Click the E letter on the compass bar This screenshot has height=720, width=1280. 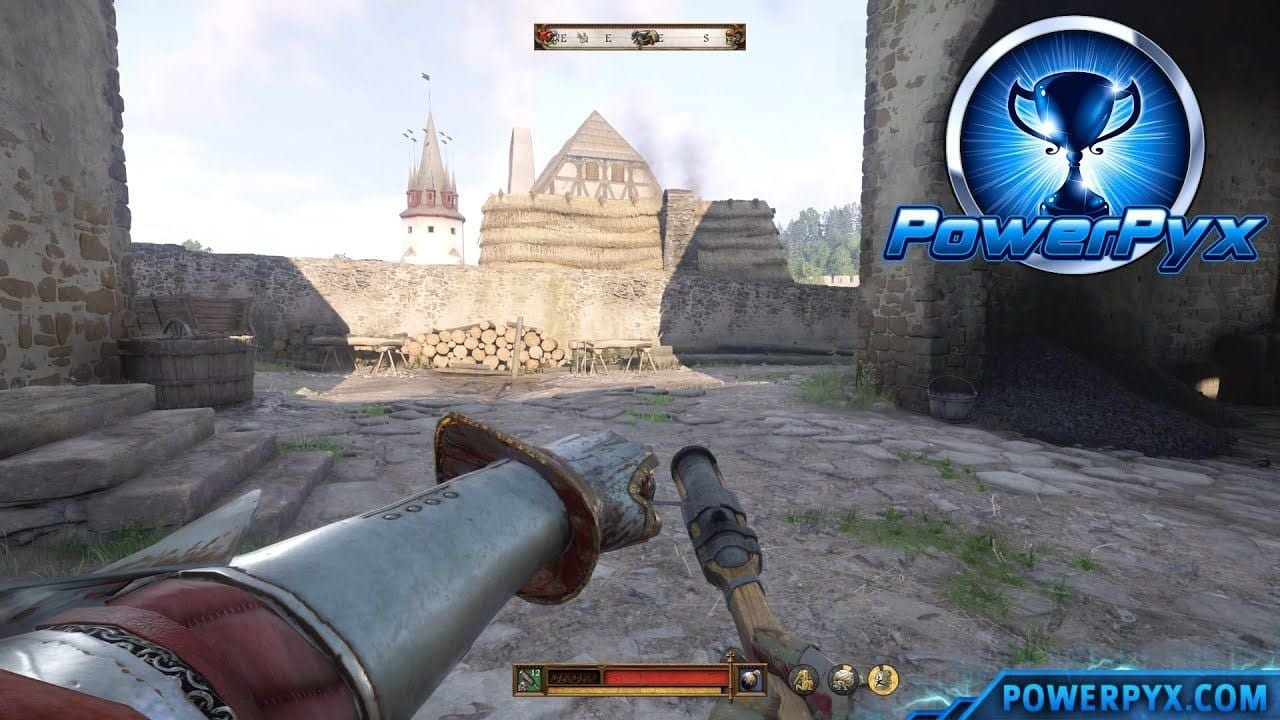pyautogui.click(x=608, y=38)
